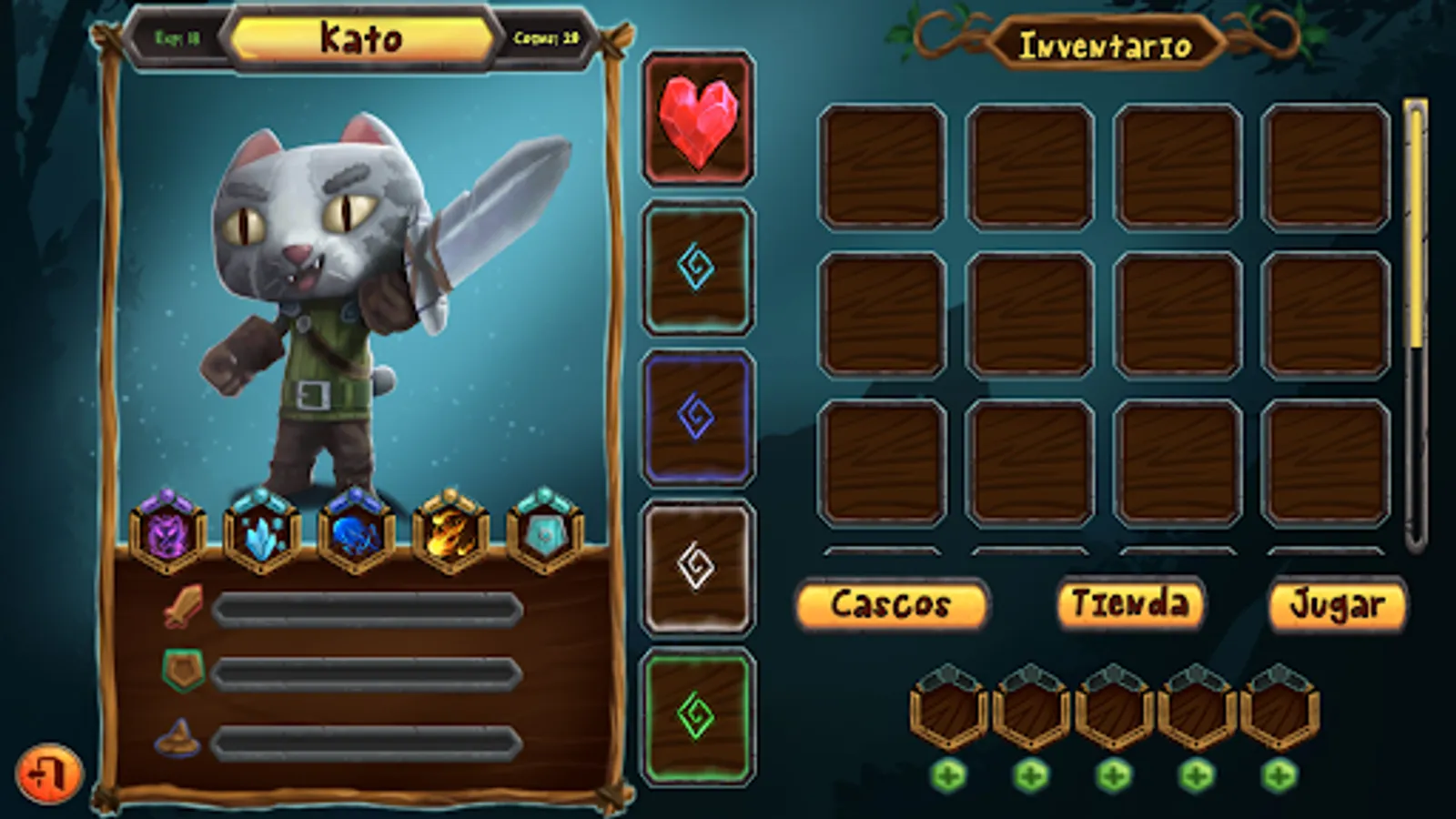Select the cyan rune slot
The image size is (1456, 819).
coord(696,264)
